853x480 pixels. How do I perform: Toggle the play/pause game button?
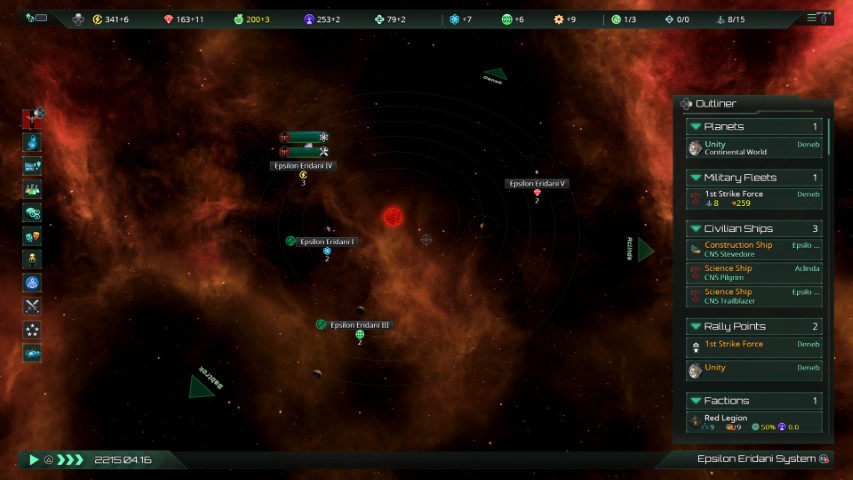coord(33,460)
